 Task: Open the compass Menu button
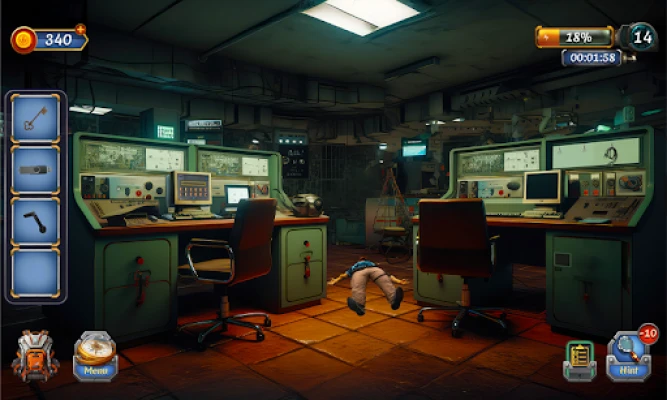coord(96,355)
